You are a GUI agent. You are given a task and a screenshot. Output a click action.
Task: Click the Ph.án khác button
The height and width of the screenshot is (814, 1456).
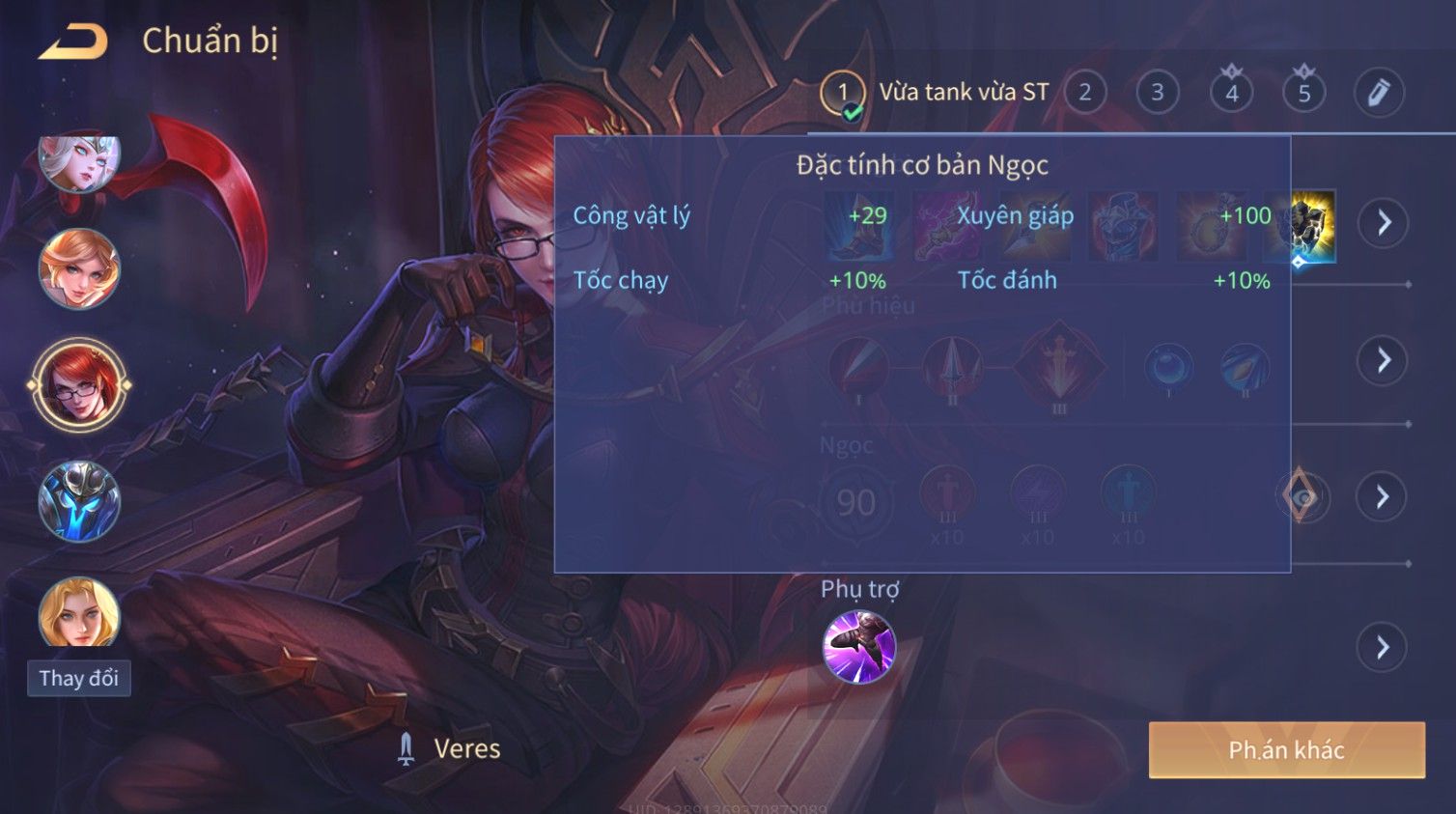[1286, 750]
